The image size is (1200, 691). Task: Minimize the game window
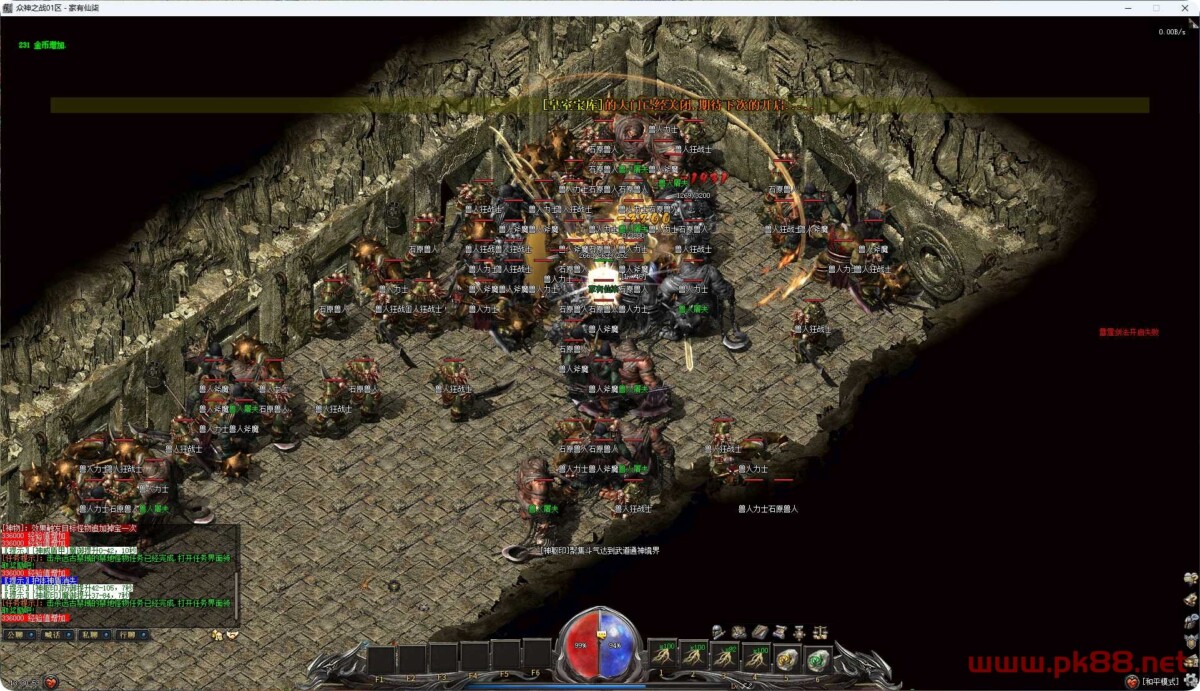pyautogui.click(x=1128, y=7)
